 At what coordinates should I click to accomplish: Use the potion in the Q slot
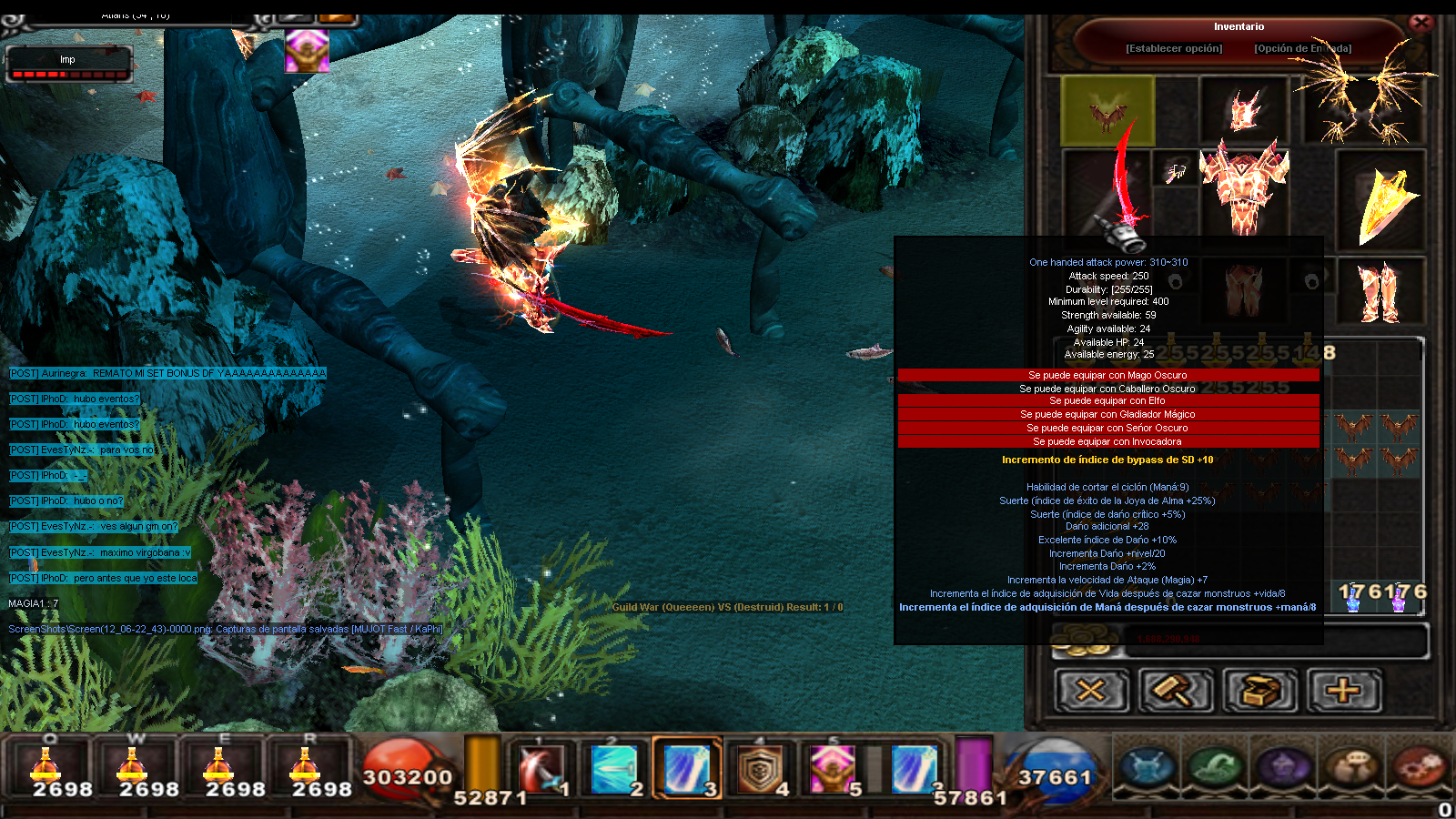(47, 769)
